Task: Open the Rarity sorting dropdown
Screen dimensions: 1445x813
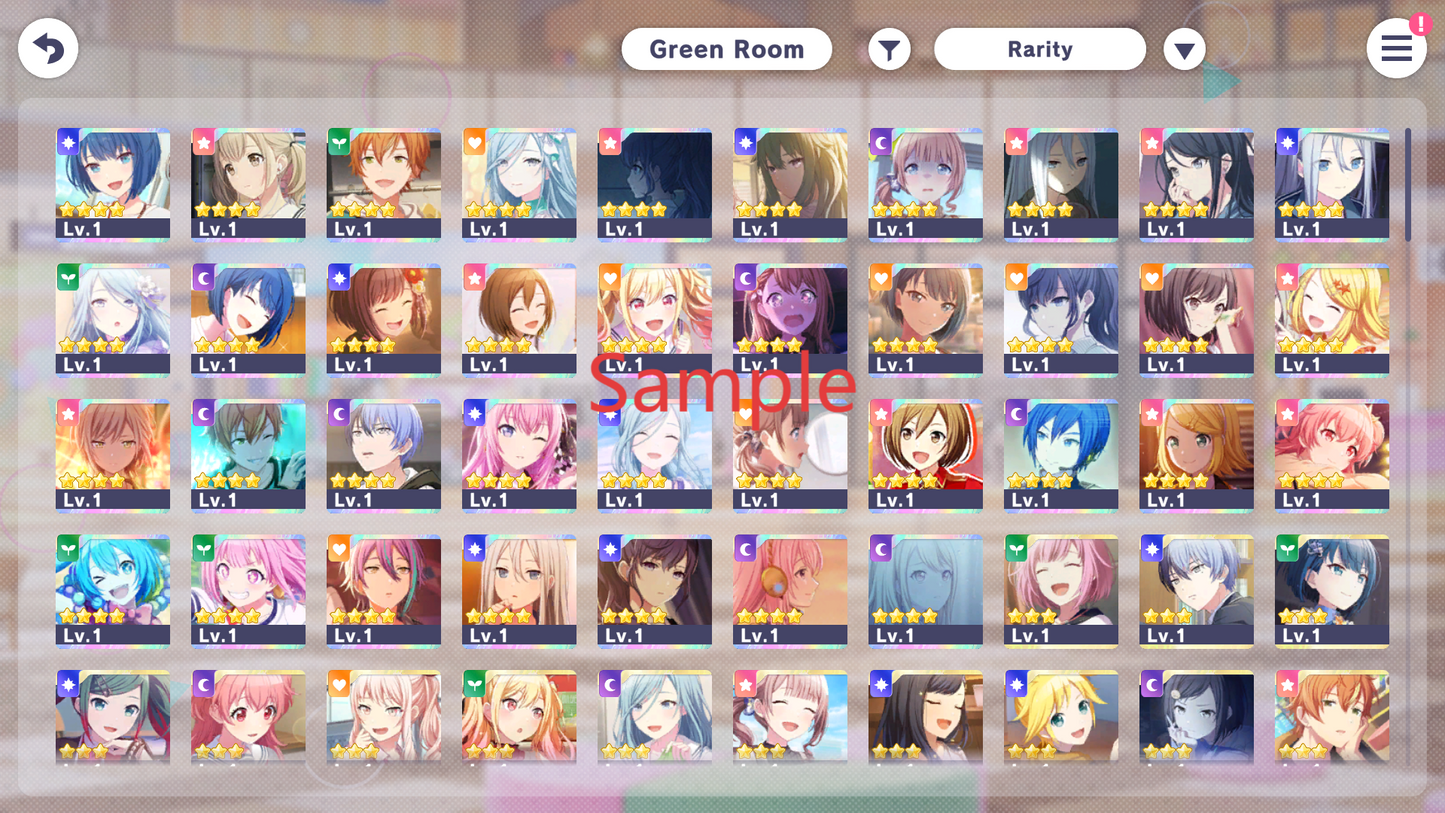Action: coord(1039,48)
